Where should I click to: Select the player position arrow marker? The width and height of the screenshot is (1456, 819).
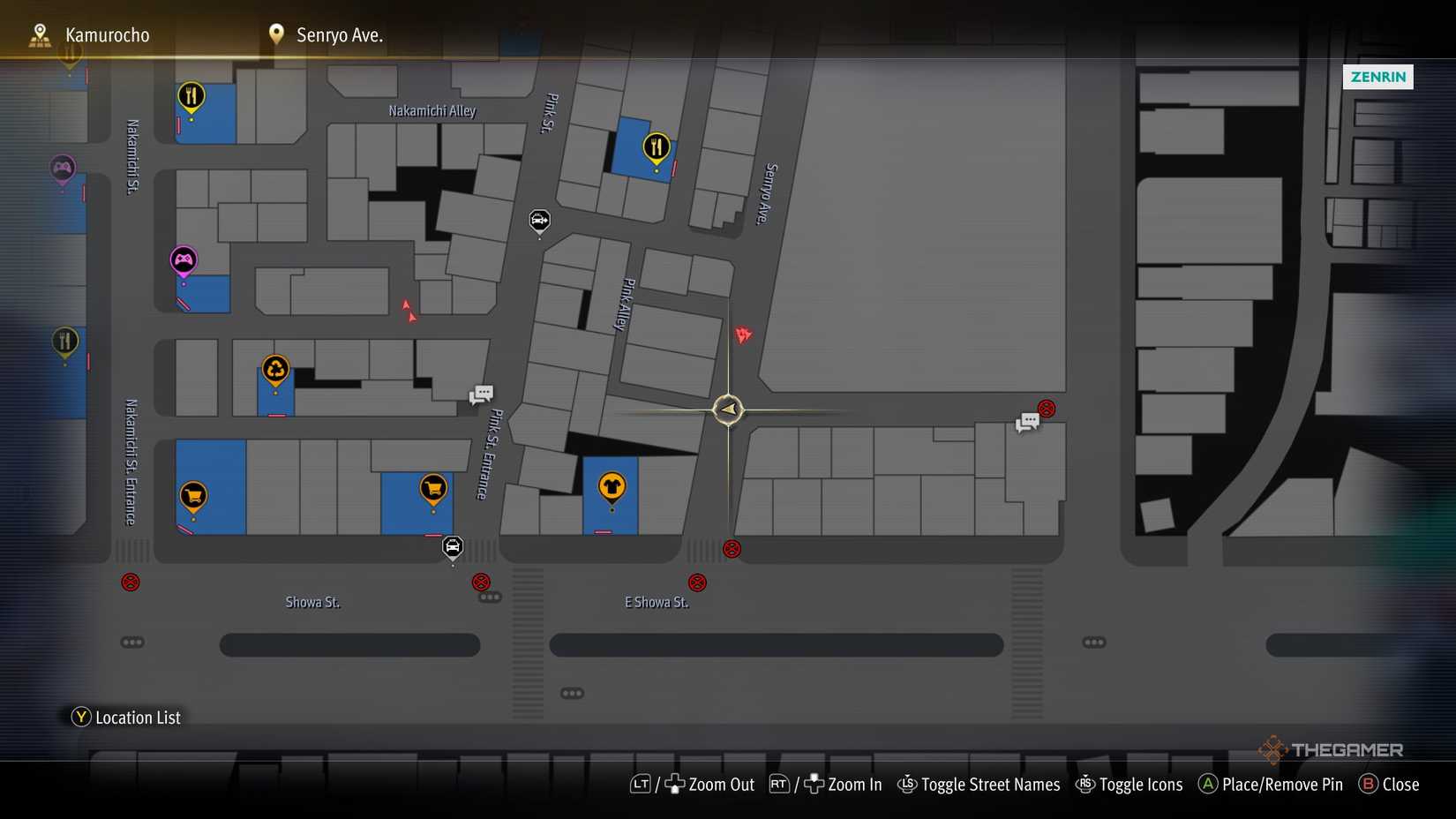point(727,409)
